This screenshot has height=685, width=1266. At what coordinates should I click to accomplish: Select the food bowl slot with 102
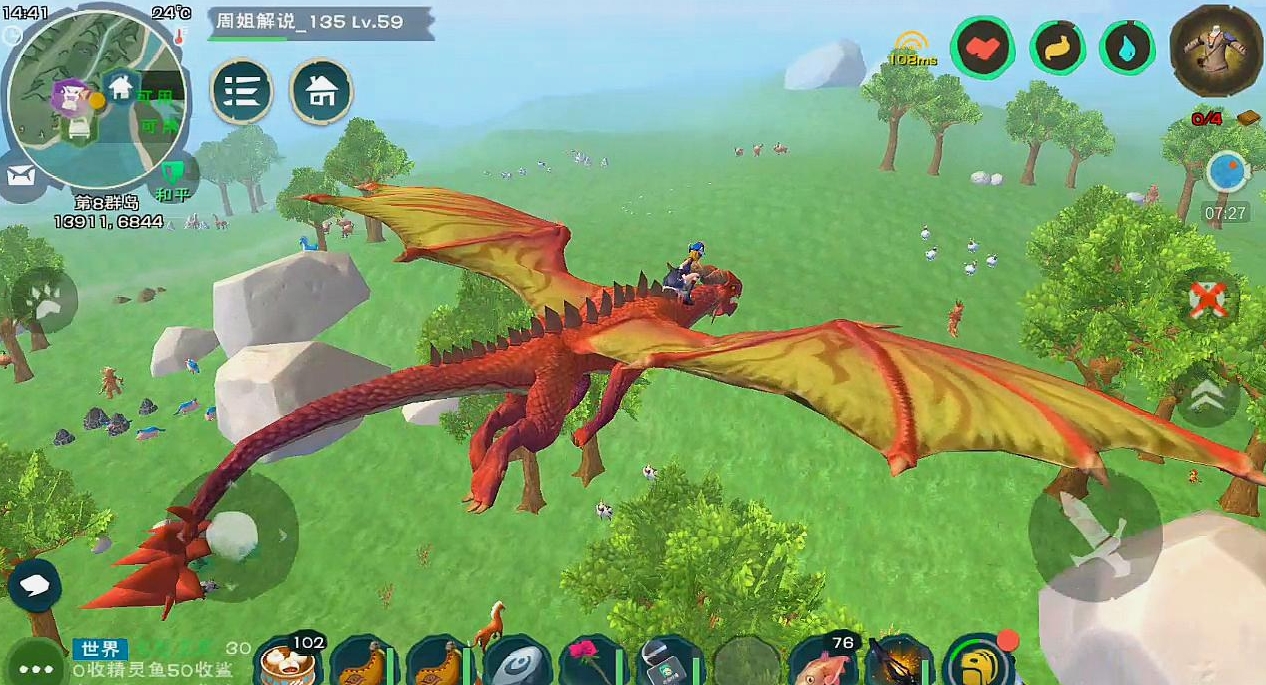(287, 662)
